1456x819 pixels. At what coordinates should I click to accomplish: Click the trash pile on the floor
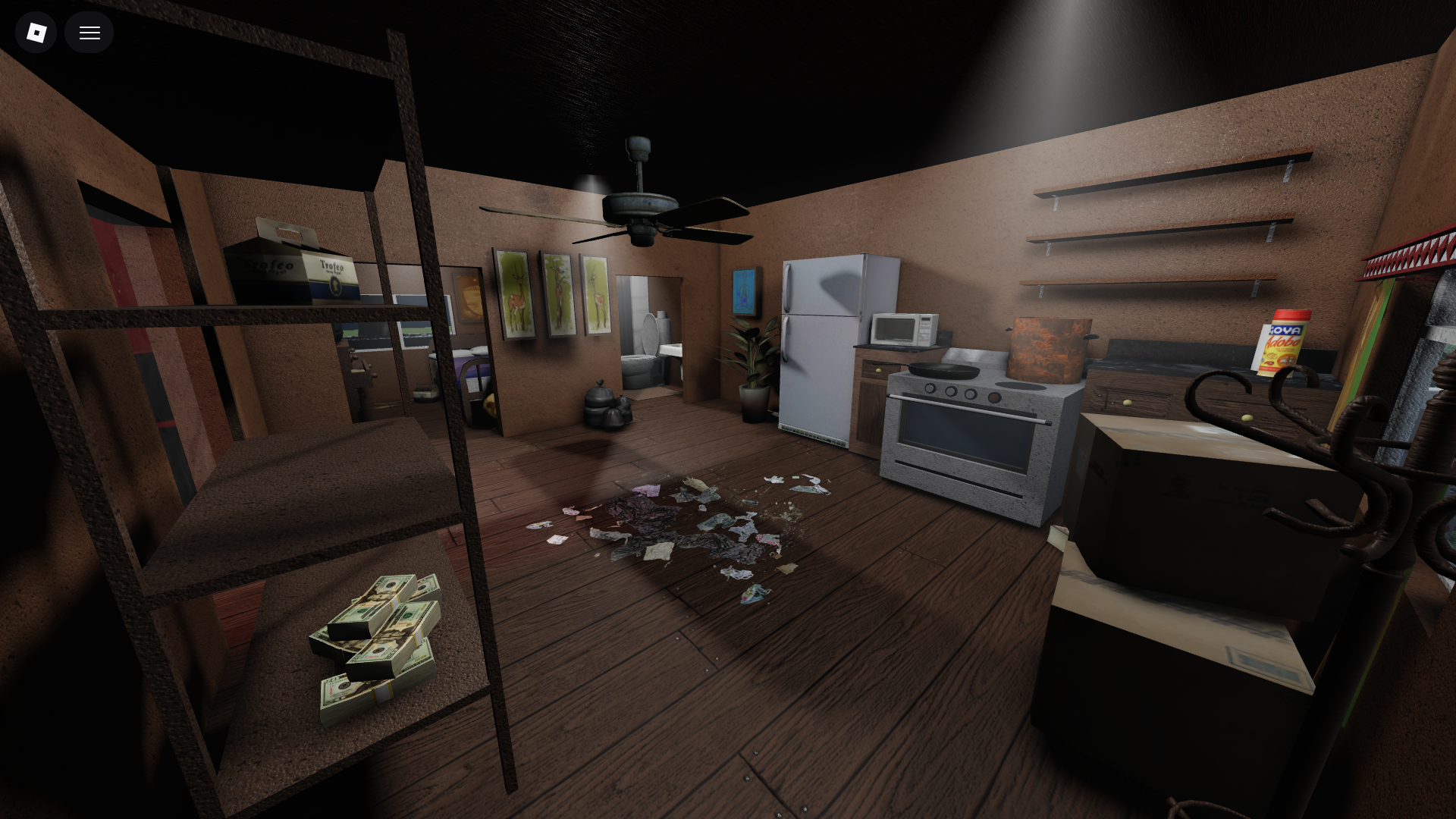tap(682, 531)
